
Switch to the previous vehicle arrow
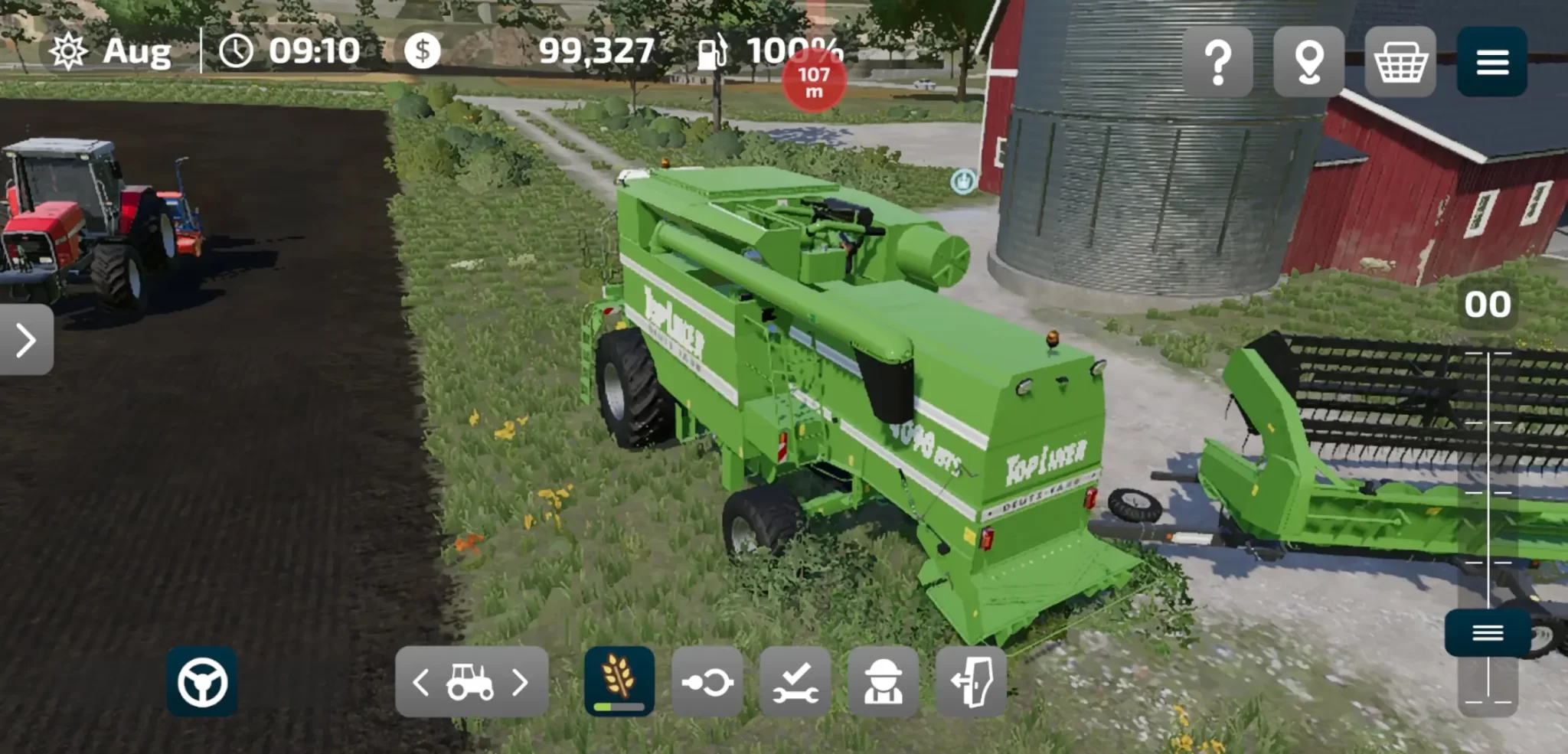[421, 681]
